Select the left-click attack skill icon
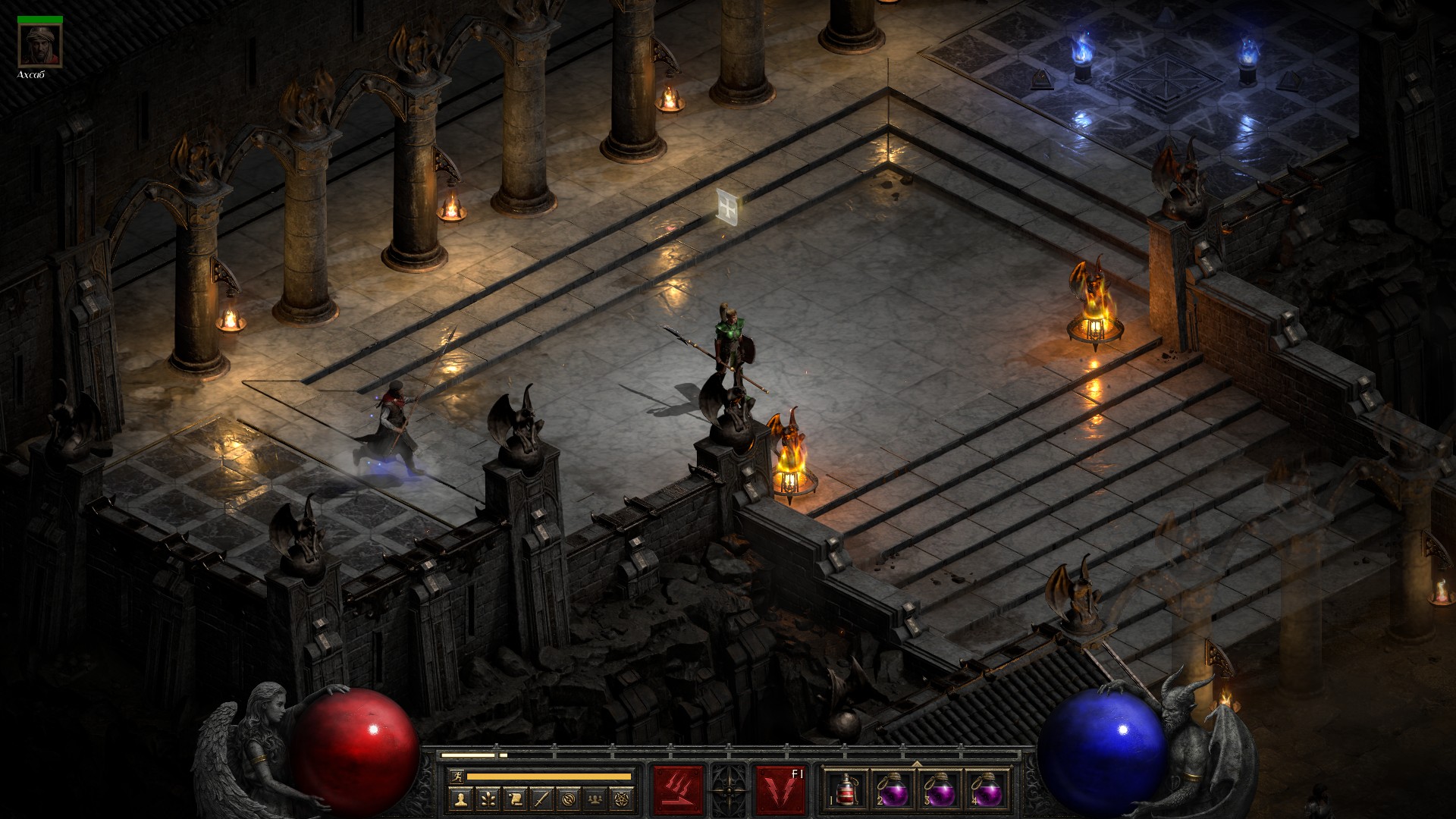The width and height of the screenshot is (1456, 819). [x=678, y=789]
